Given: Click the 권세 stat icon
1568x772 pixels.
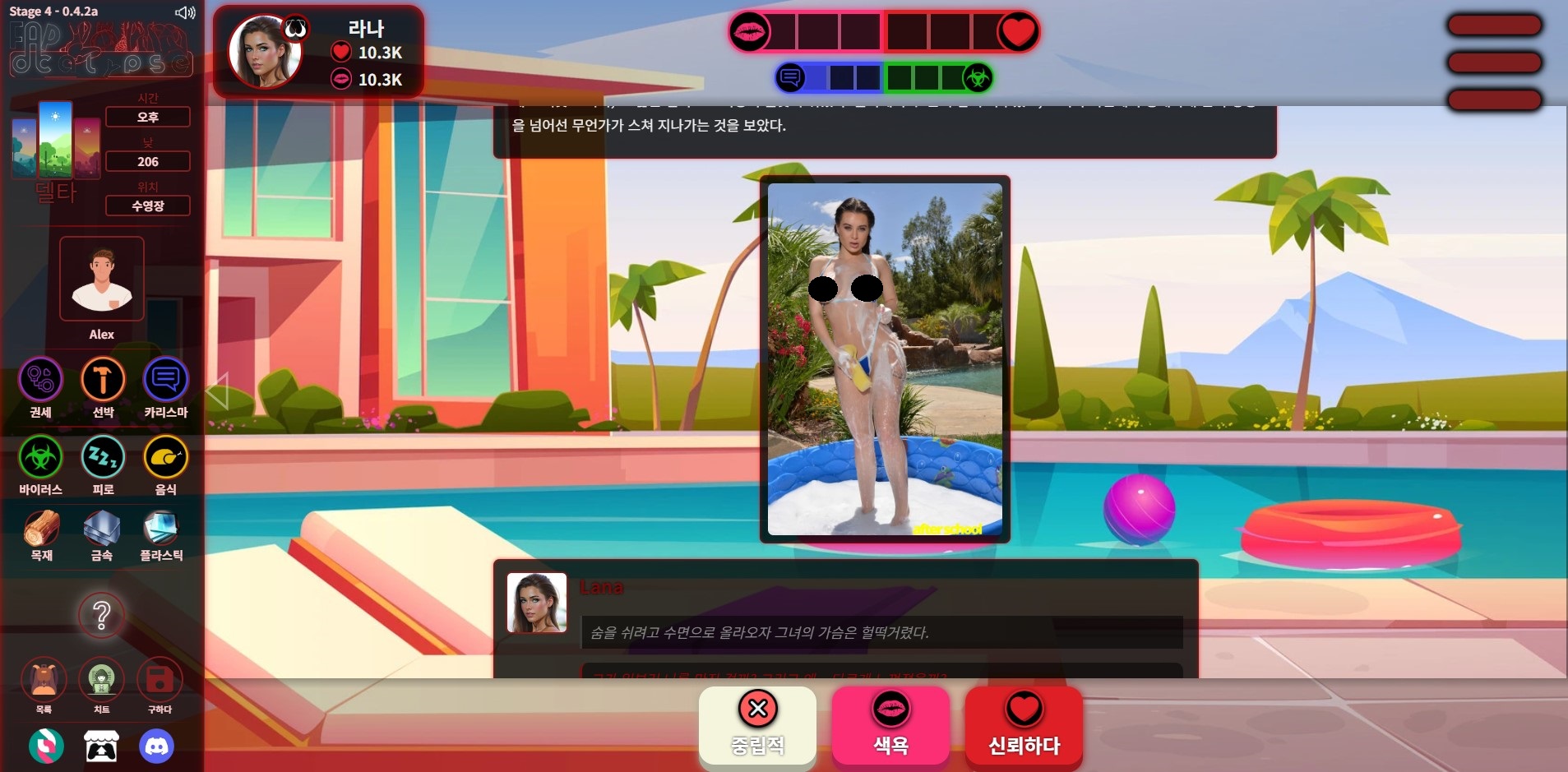Looking at the screenshot, I should tap(40, 380).
